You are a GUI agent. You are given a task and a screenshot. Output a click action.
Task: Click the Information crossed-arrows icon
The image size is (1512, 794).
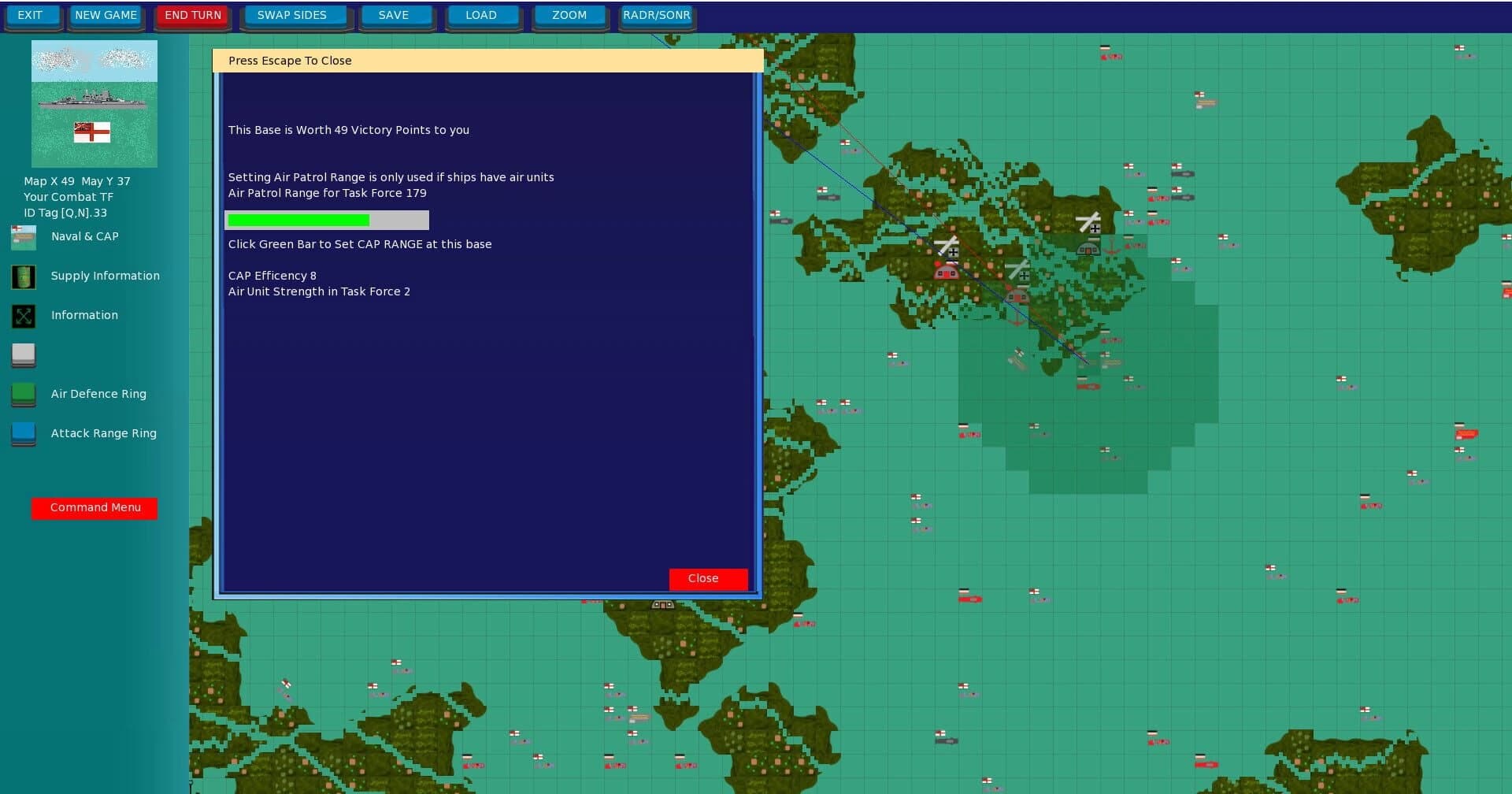click(x=24, y=317)
